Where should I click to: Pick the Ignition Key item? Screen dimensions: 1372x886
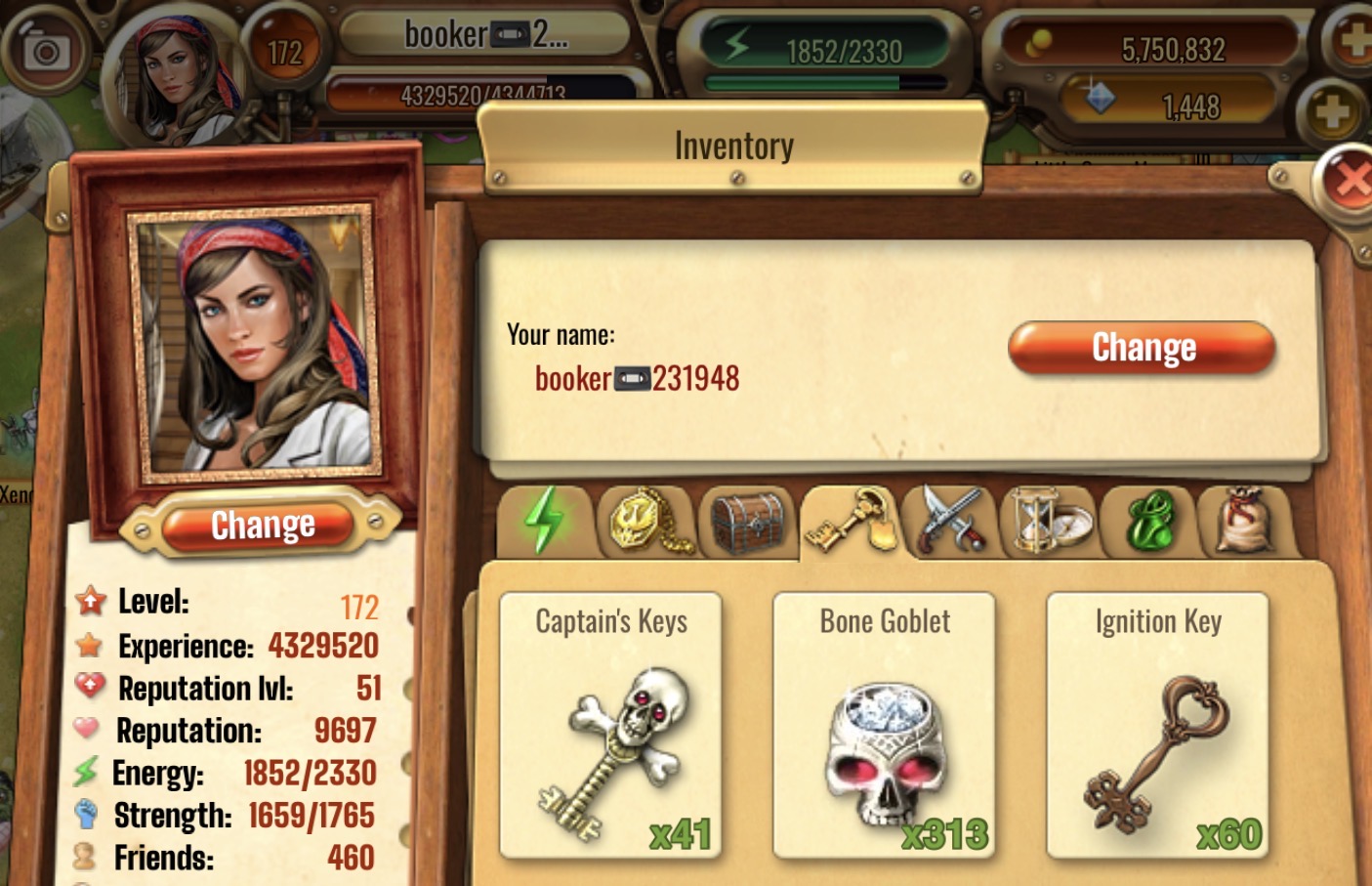point(1157,725)
